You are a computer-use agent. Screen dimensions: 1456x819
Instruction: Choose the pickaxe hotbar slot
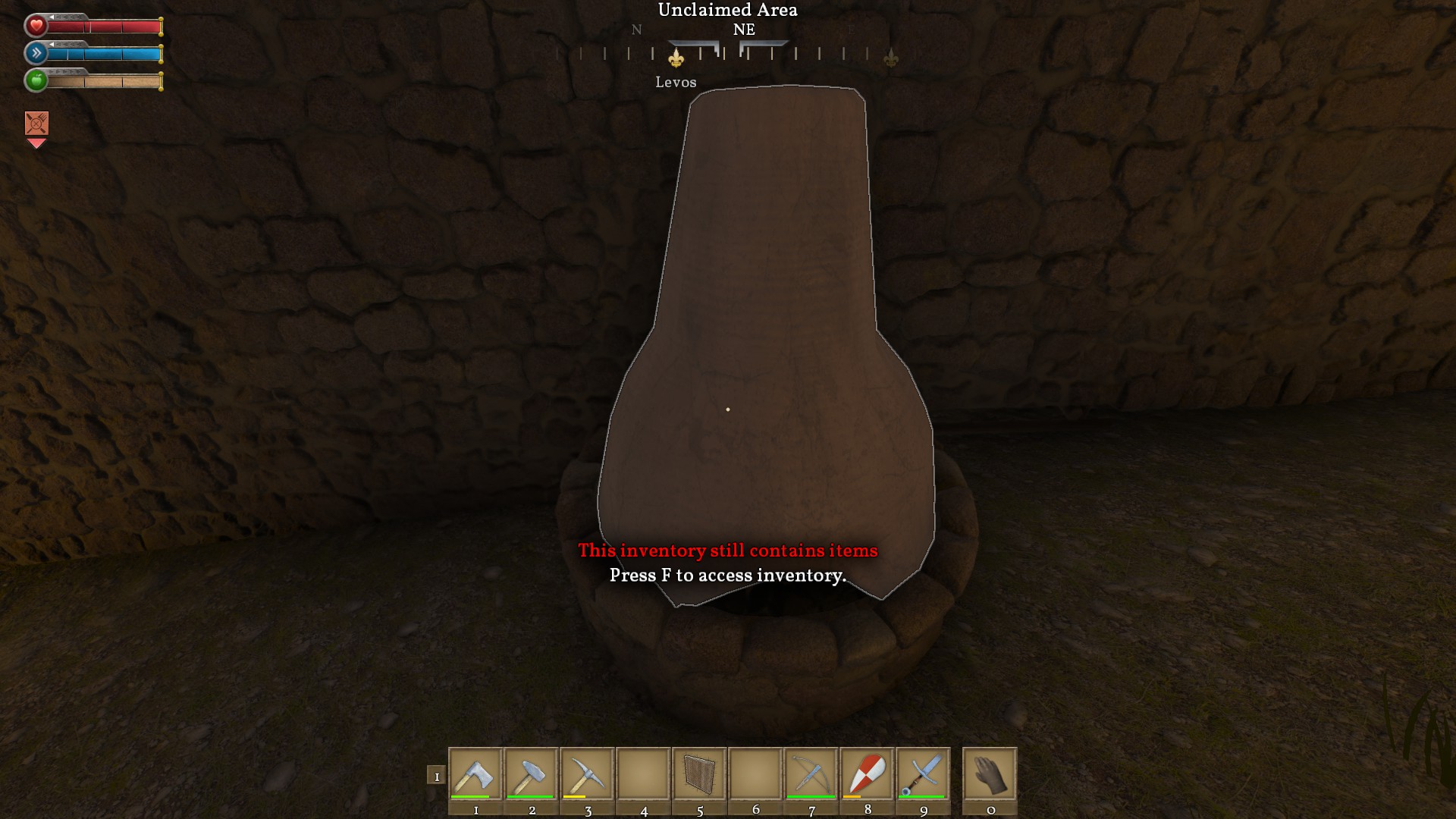click(588, 773)
